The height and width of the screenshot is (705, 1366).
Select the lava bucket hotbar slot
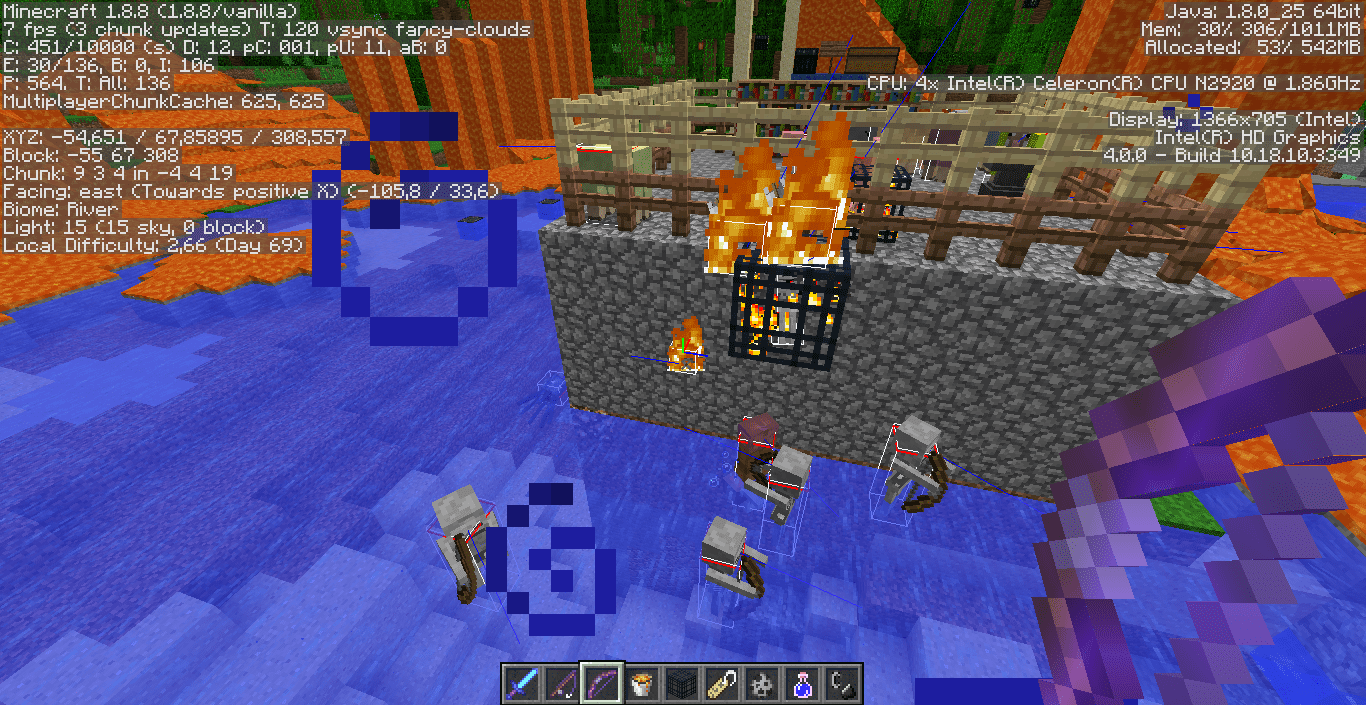pyautogui.click(x=642, y=685)
